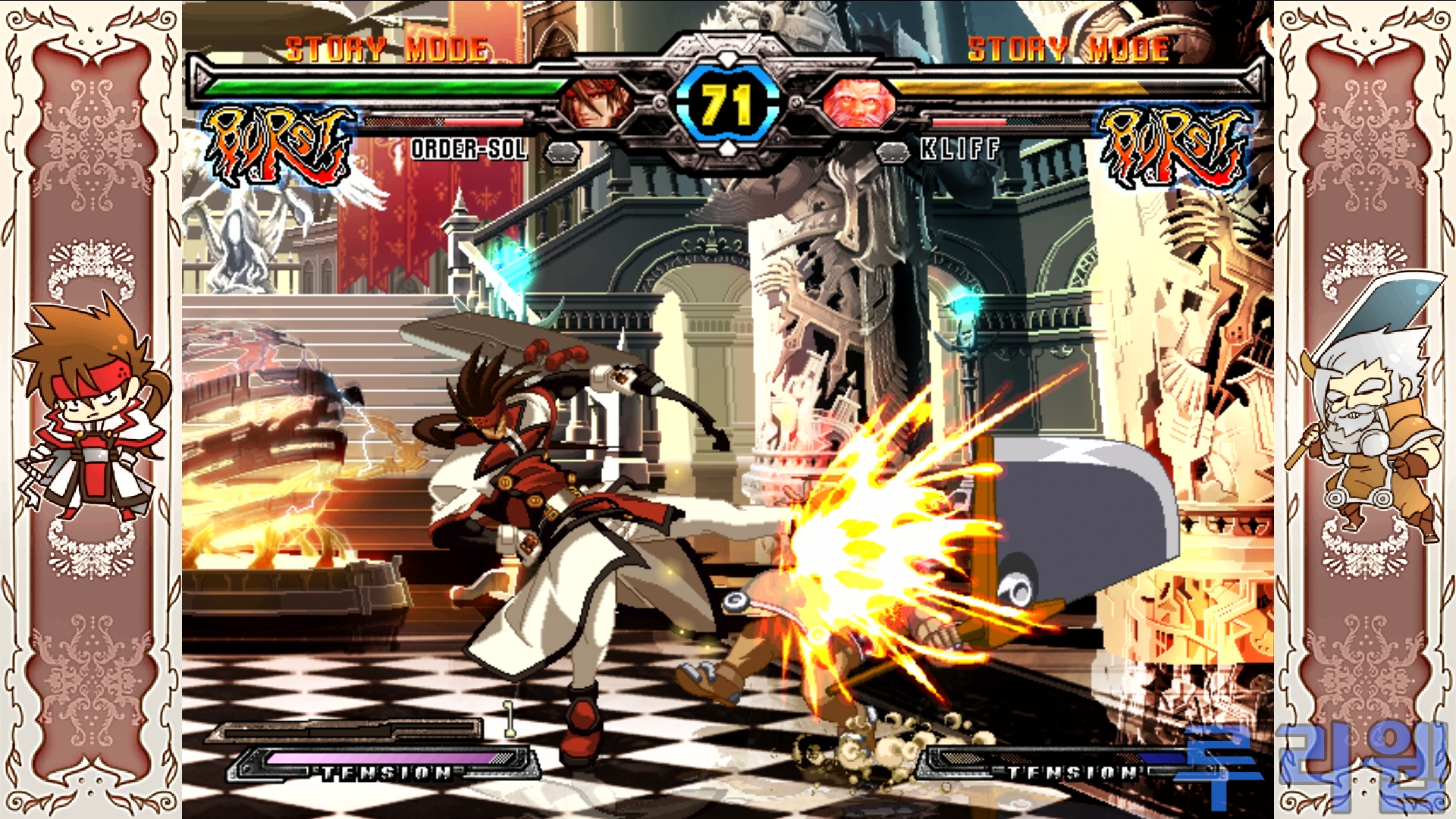The height and width of the screenshot is (819, 1456).
Task: Click Kliff's red portrait in the top bar
Action: (x=859, y=102)
